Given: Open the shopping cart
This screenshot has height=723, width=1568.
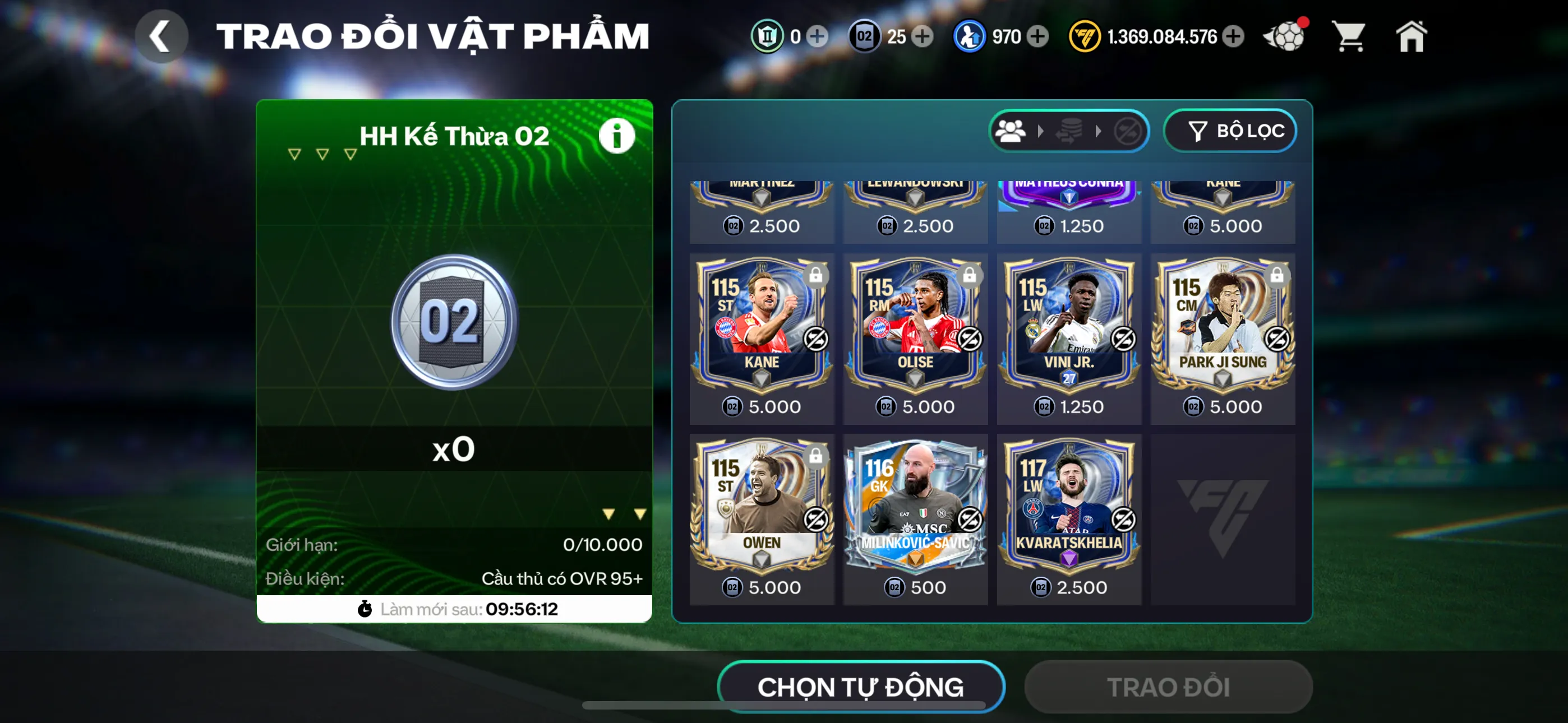Looking at the screenshot, I should pos(1349,36).
